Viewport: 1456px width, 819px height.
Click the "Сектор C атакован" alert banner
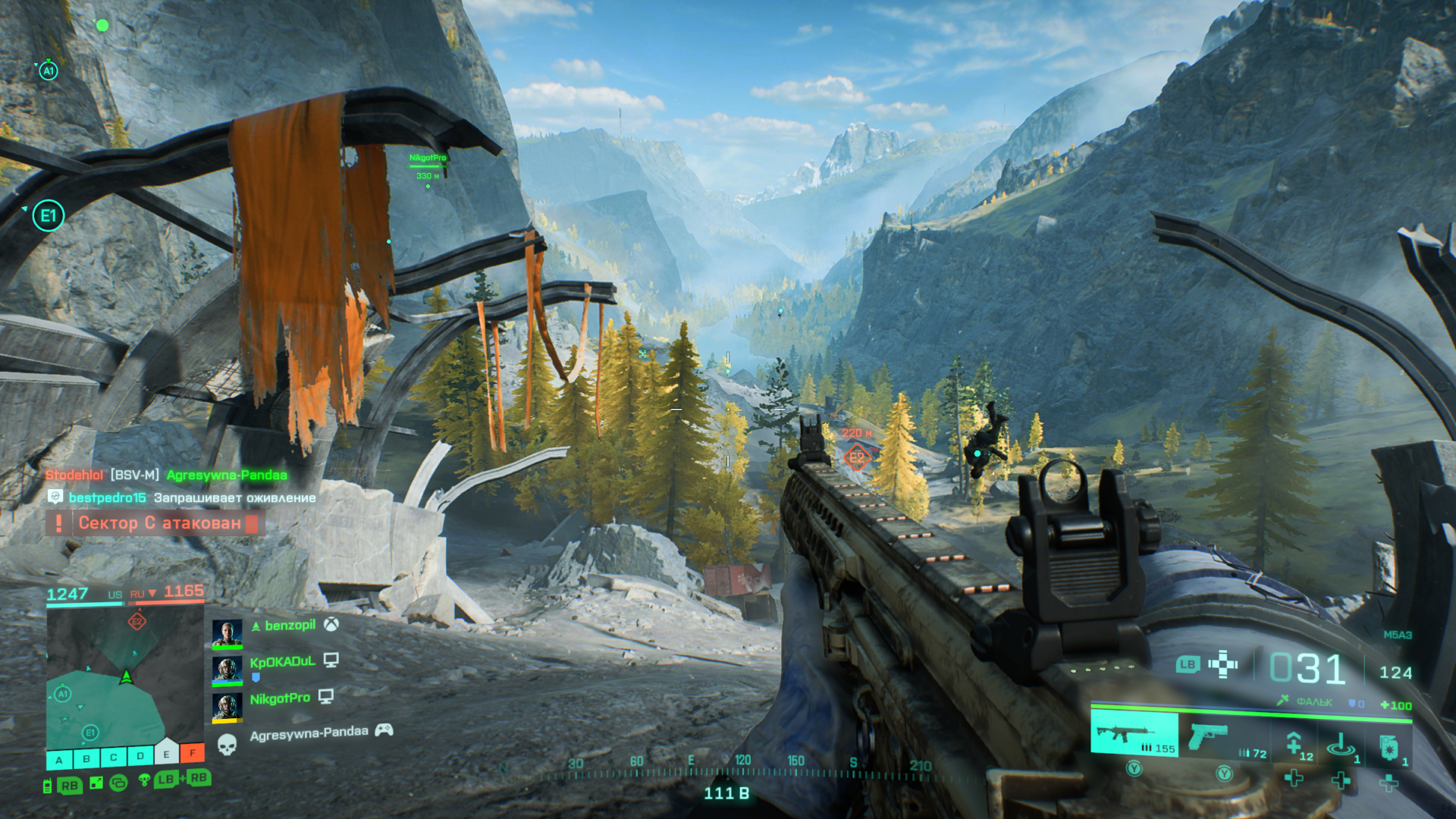click(x=159, y=523)
